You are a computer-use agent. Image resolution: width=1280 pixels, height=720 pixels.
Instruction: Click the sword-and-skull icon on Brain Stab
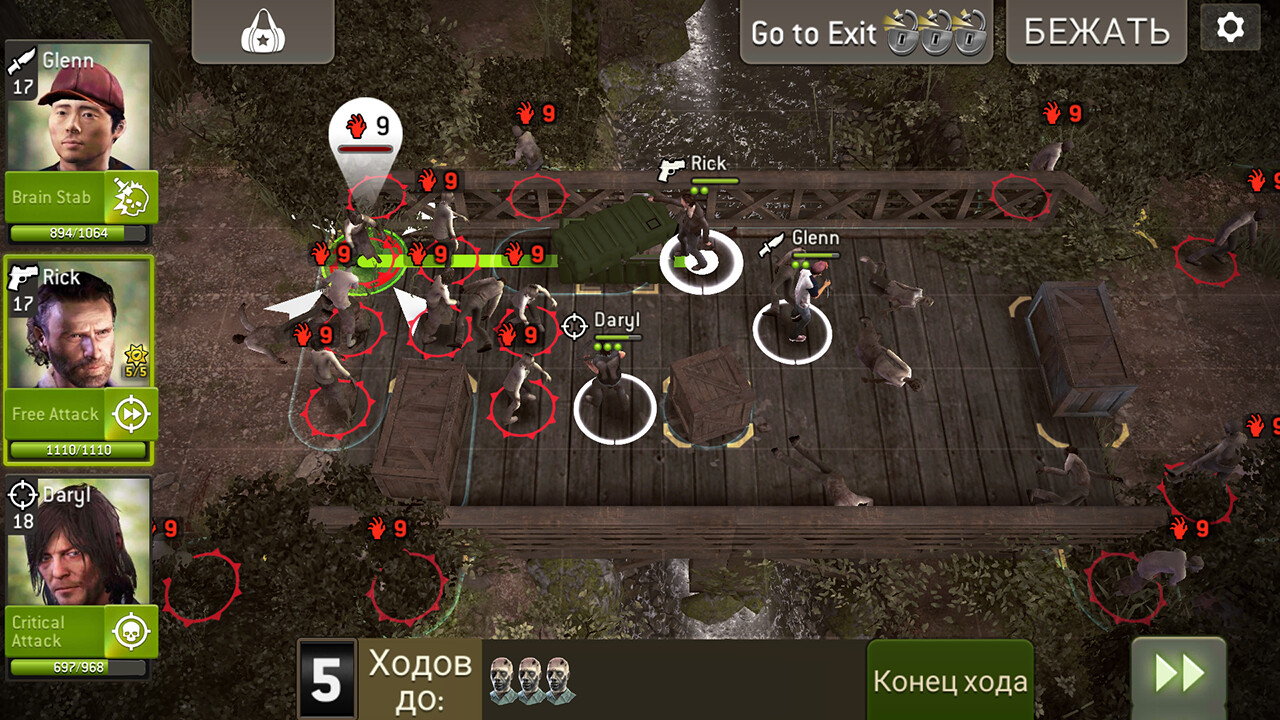point(130,195)
